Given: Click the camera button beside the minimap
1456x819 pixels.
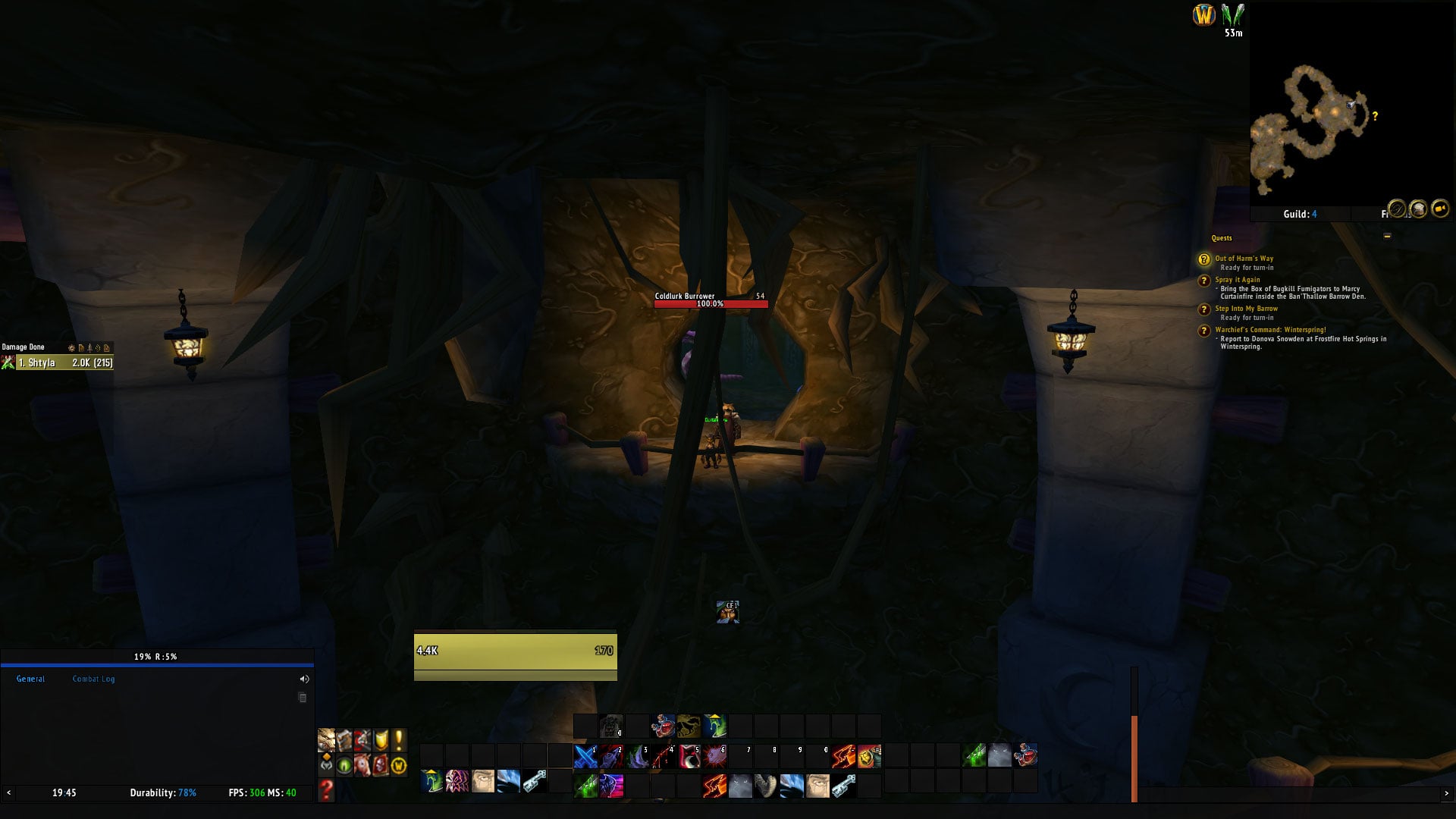Looking at the screenshot, I should click(x=1439, y=209).
